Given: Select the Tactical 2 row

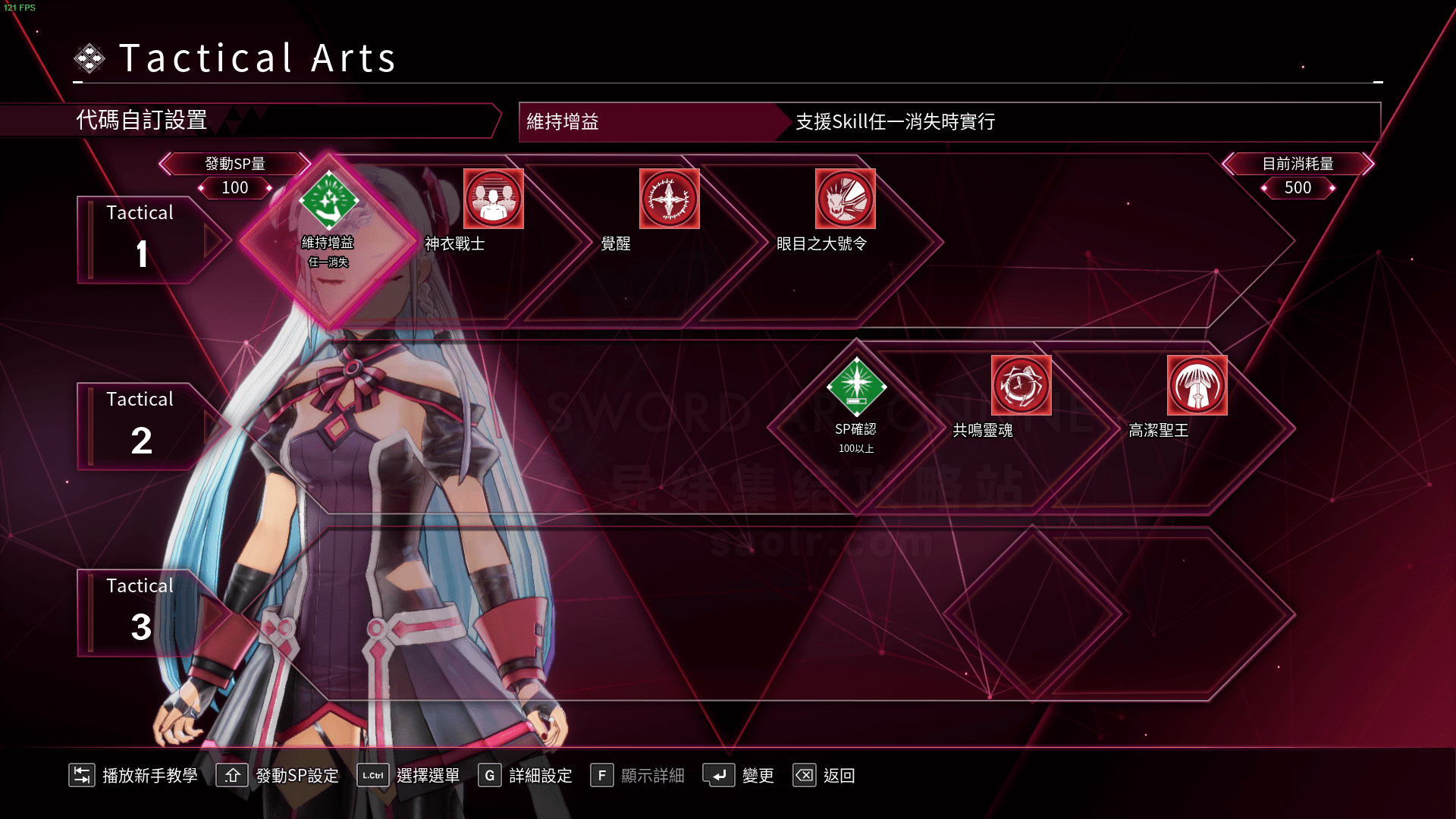Looking at the screenshot, I should coord(141,426).
